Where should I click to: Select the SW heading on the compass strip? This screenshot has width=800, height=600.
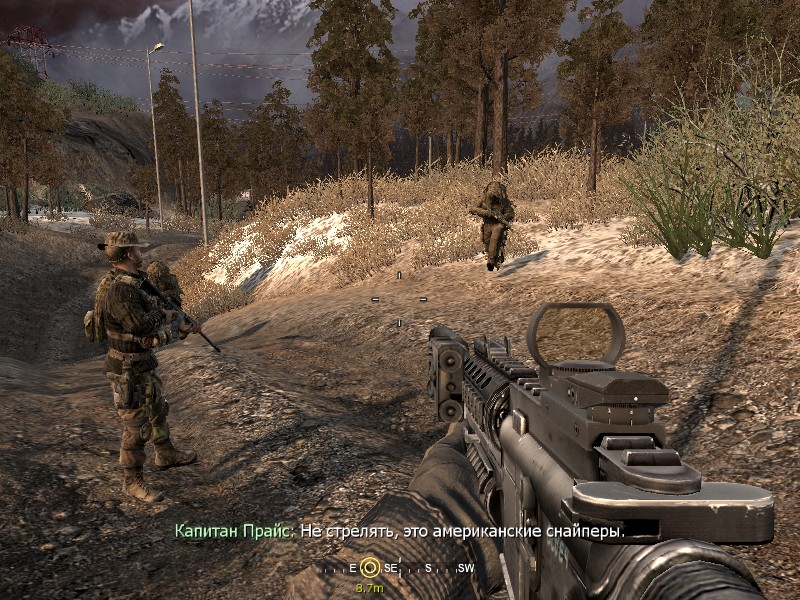click(465, 568)
